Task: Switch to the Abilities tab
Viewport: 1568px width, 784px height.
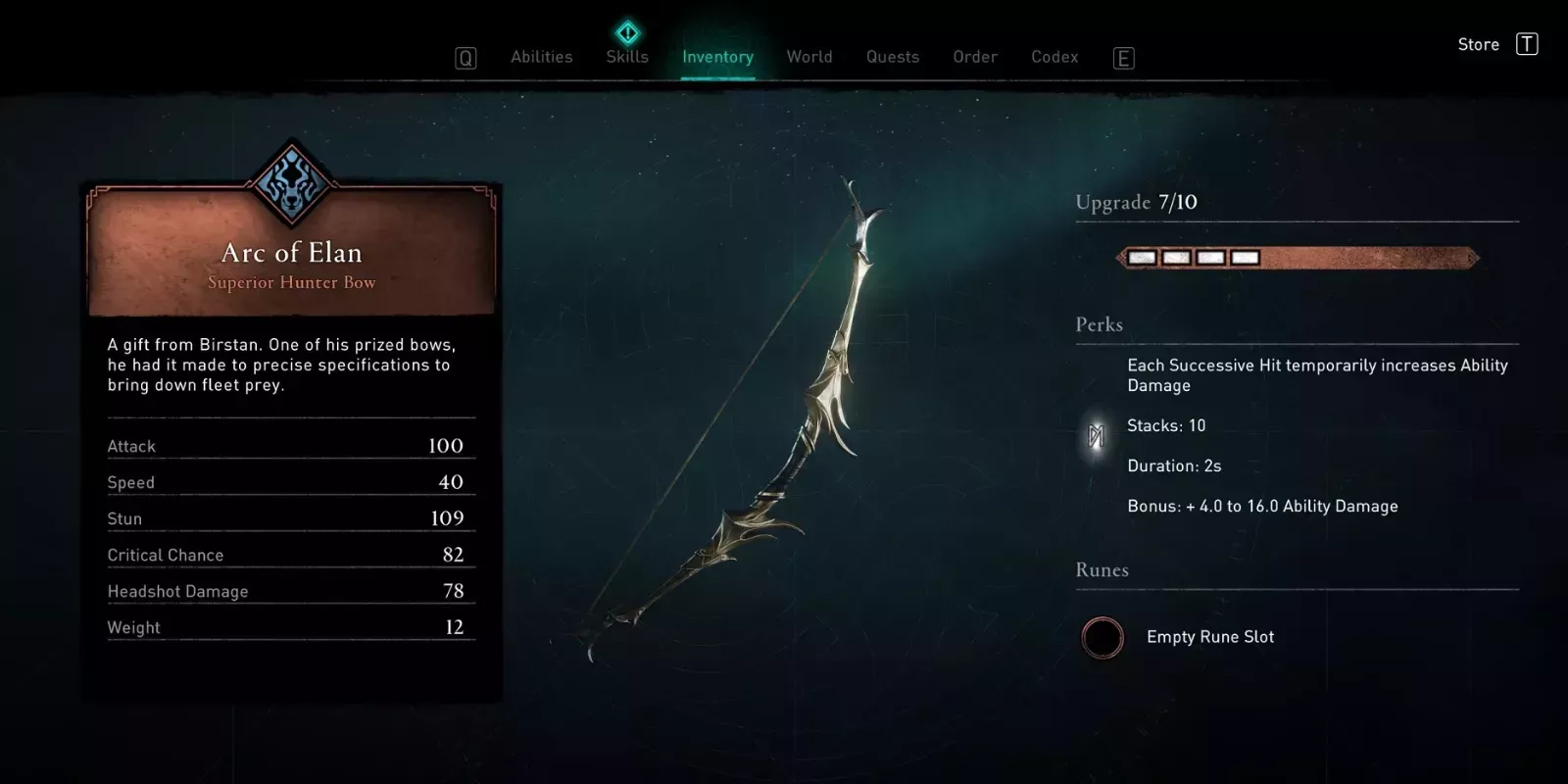Action: (x=541, y=57)
